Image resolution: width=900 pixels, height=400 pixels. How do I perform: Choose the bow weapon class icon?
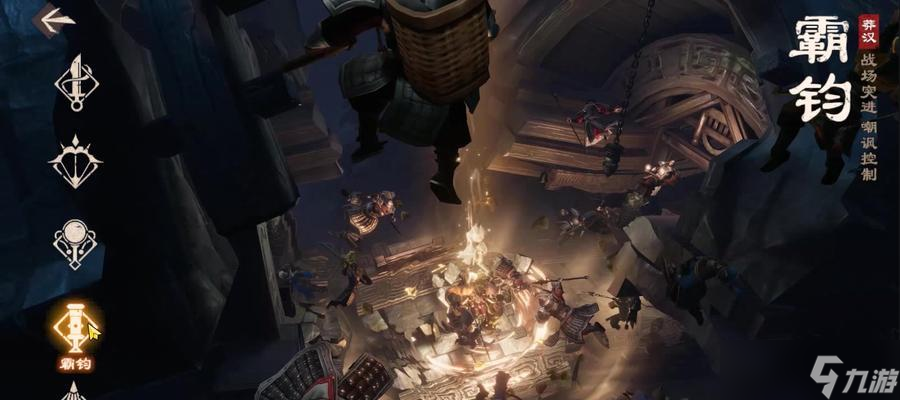[x=76, y=160]
